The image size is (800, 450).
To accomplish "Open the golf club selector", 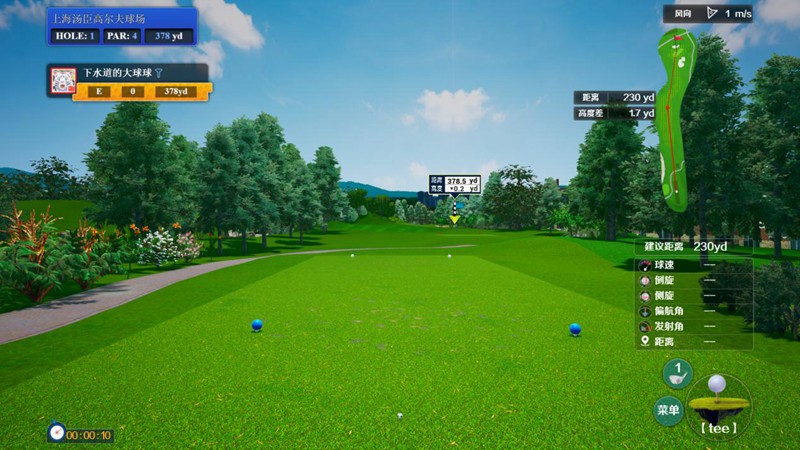I will (x=677, y=374).
